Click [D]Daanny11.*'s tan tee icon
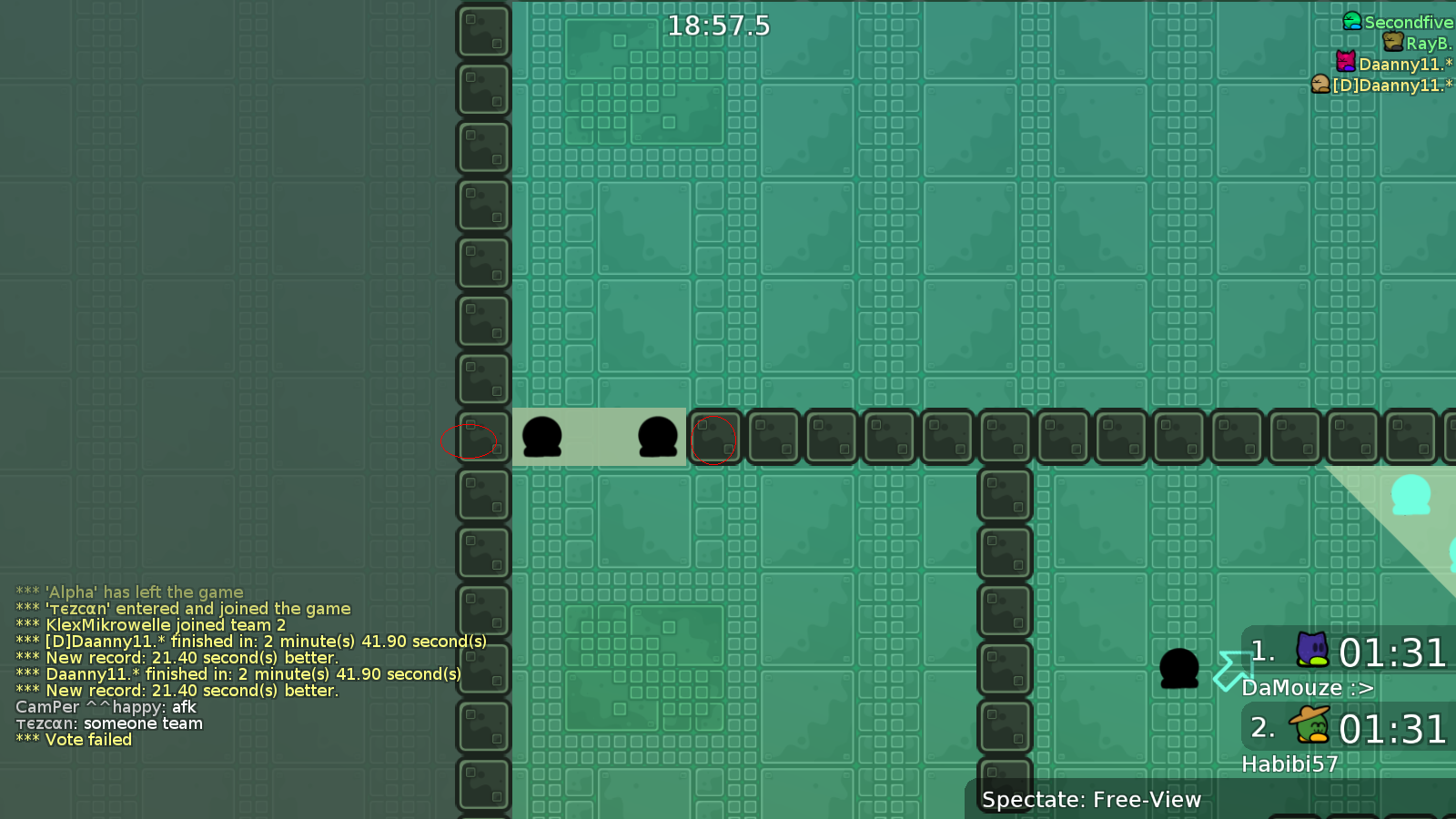1456x819 pixels. 1319,85
